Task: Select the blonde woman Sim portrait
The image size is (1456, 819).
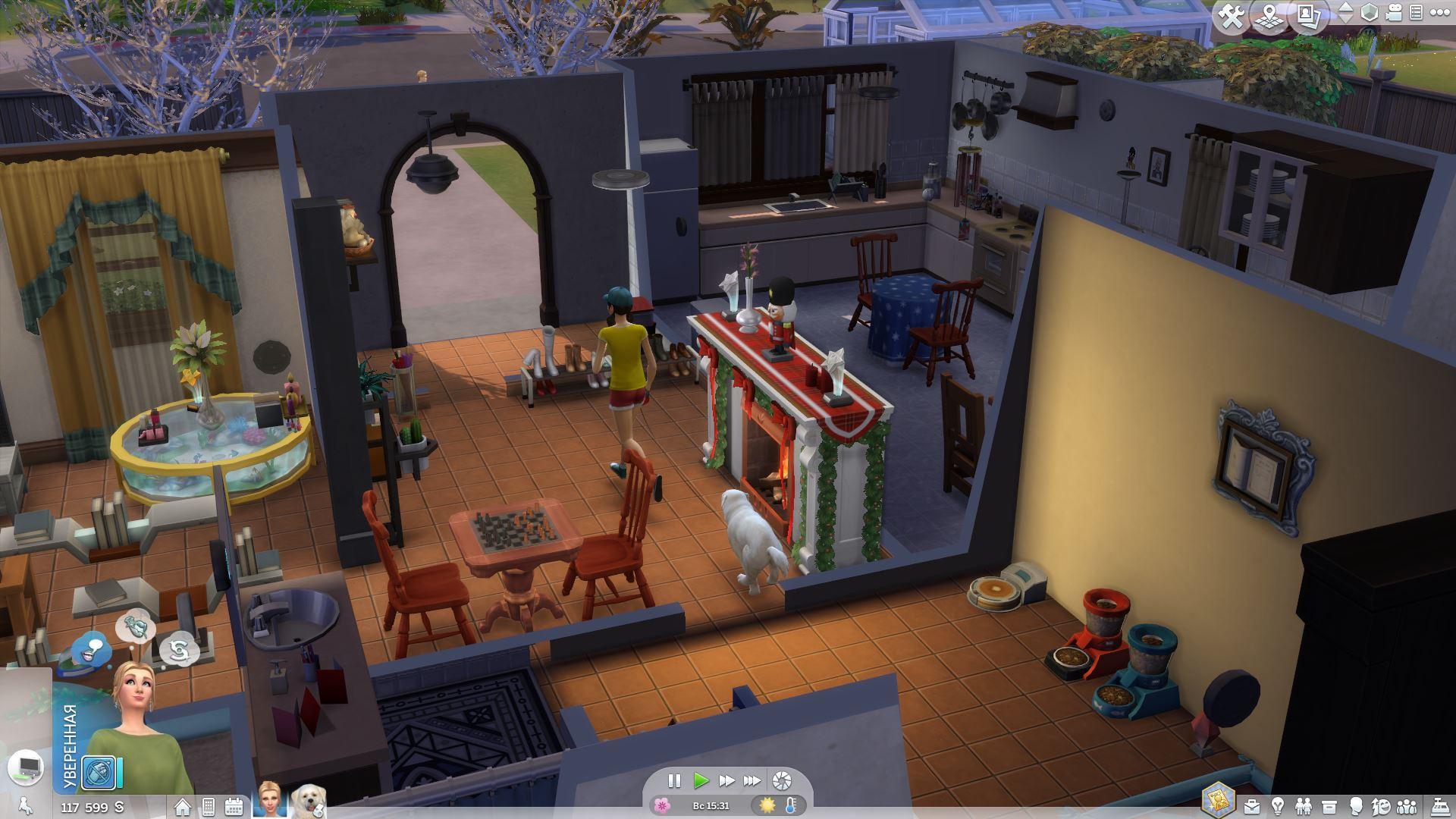Action: (269, 799)
